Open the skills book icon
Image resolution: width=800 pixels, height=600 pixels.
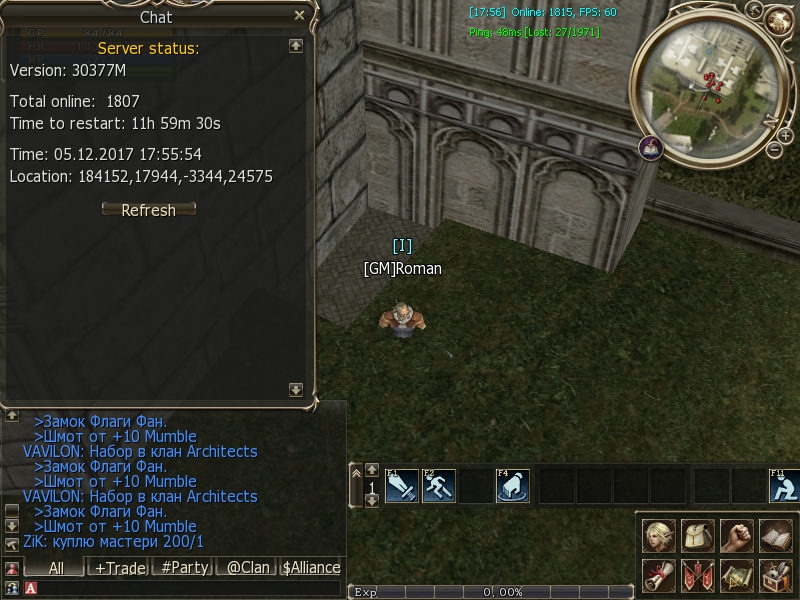[x=775, y=536]
